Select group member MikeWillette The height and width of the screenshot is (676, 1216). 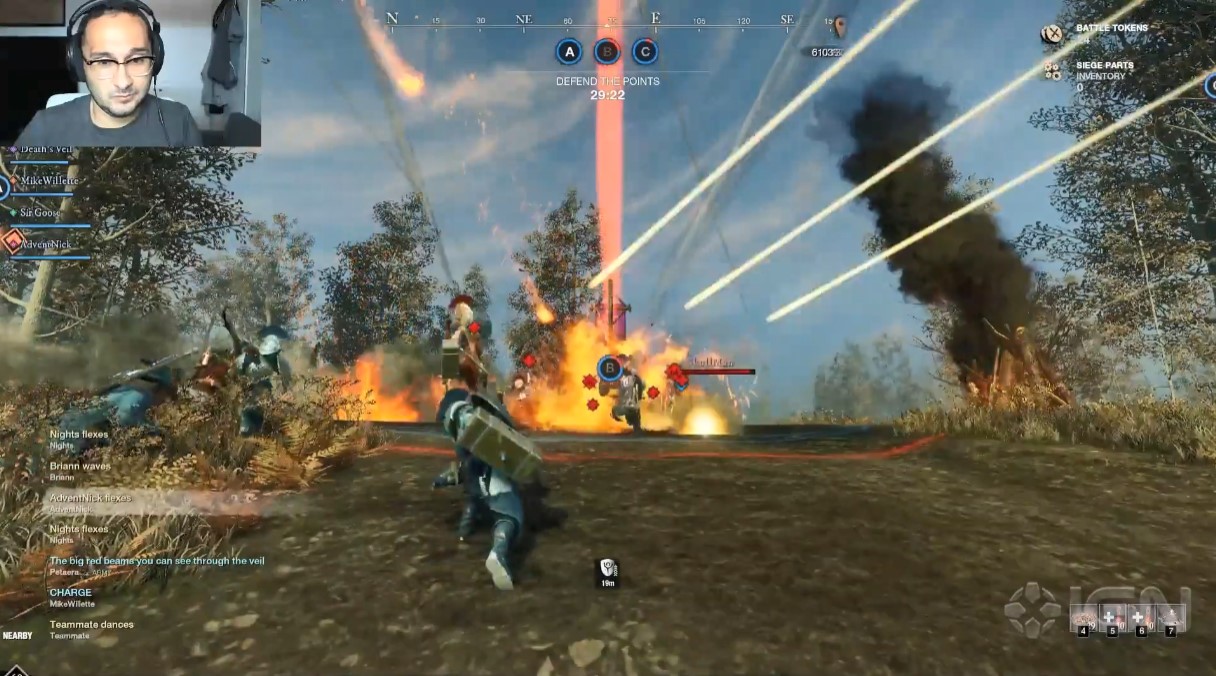tap(49, 180)
